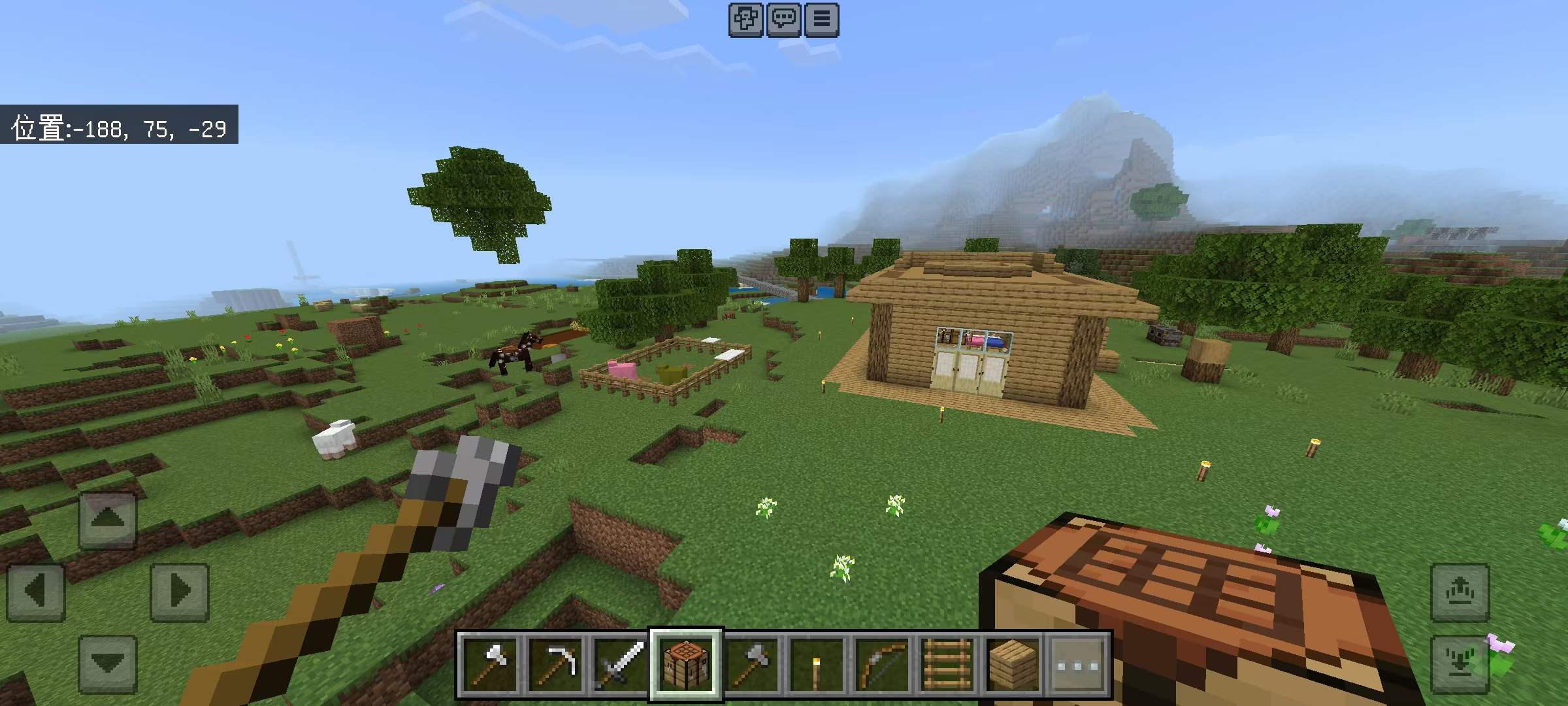The width and height of the screenshot is (1568, 706).
Task: Select the pickaxe in the hotbar
Action: pos(555,665)
